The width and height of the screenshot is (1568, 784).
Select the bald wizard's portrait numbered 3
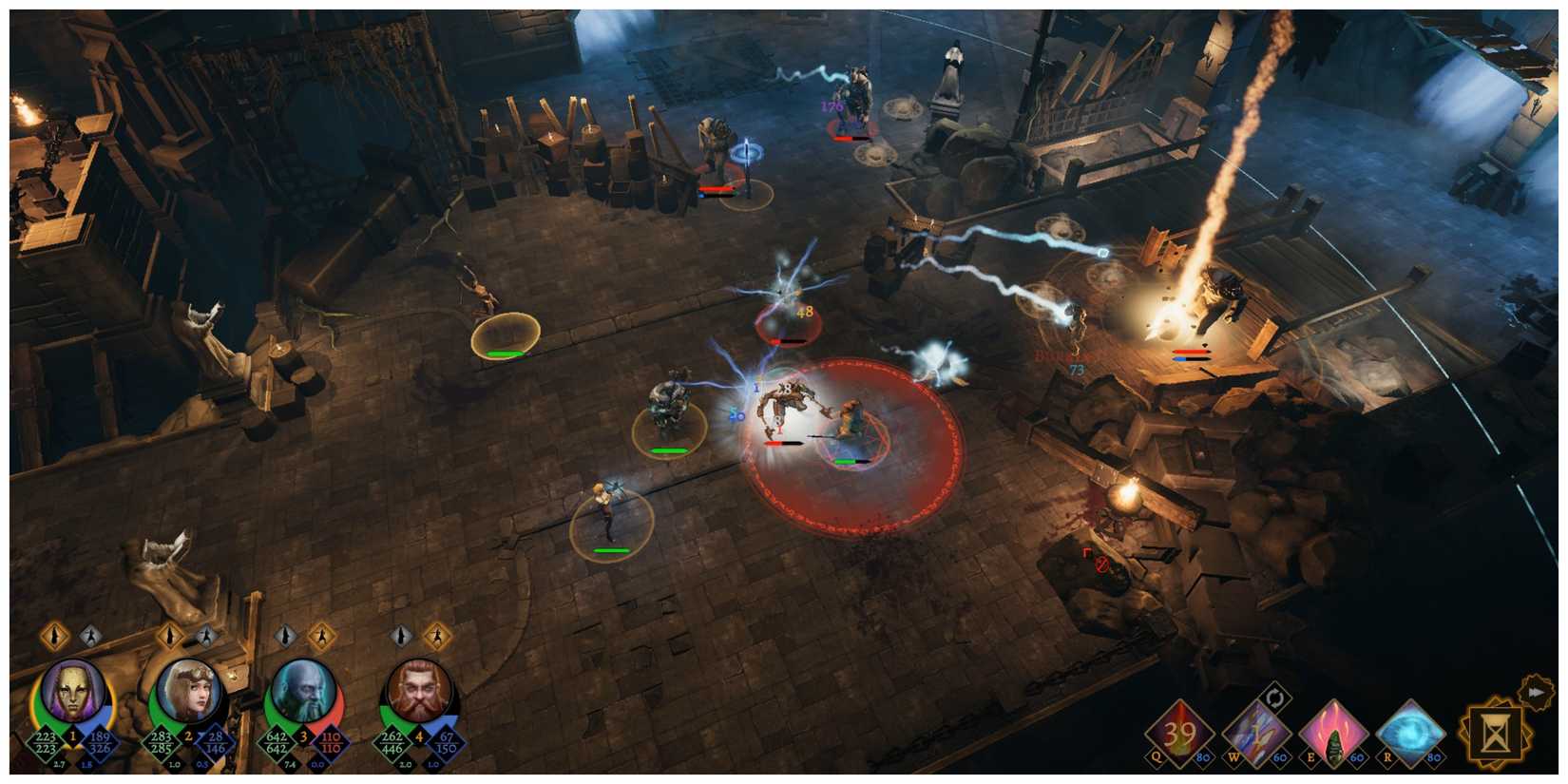(305, 691)
